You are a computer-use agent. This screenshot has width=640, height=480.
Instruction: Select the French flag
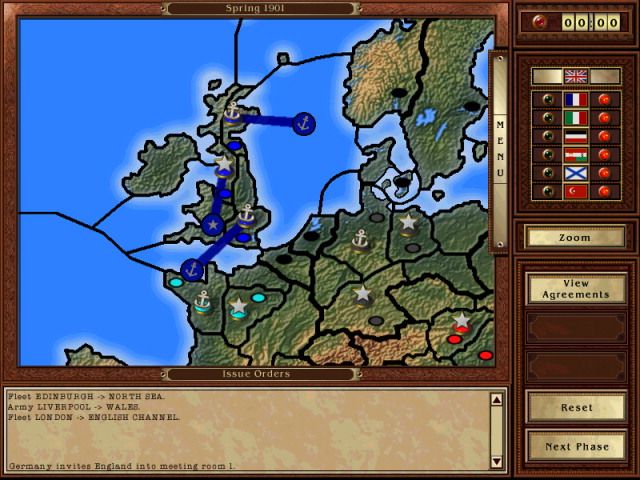click(575, 100)
